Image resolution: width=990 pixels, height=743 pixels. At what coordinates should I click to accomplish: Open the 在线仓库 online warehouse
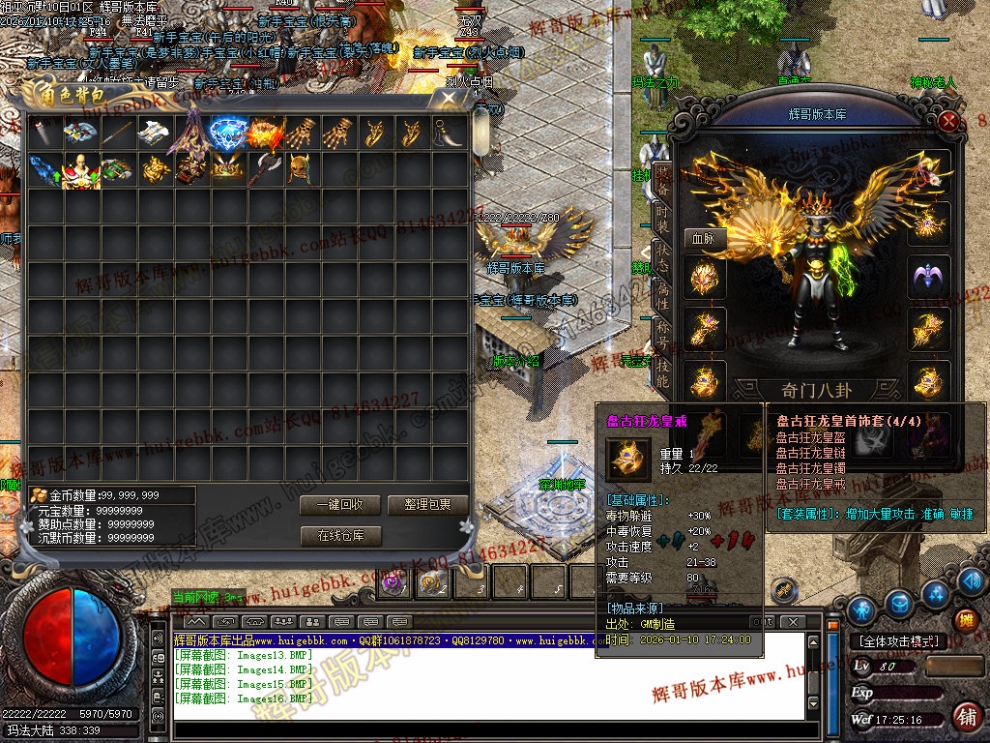[341, 536]
